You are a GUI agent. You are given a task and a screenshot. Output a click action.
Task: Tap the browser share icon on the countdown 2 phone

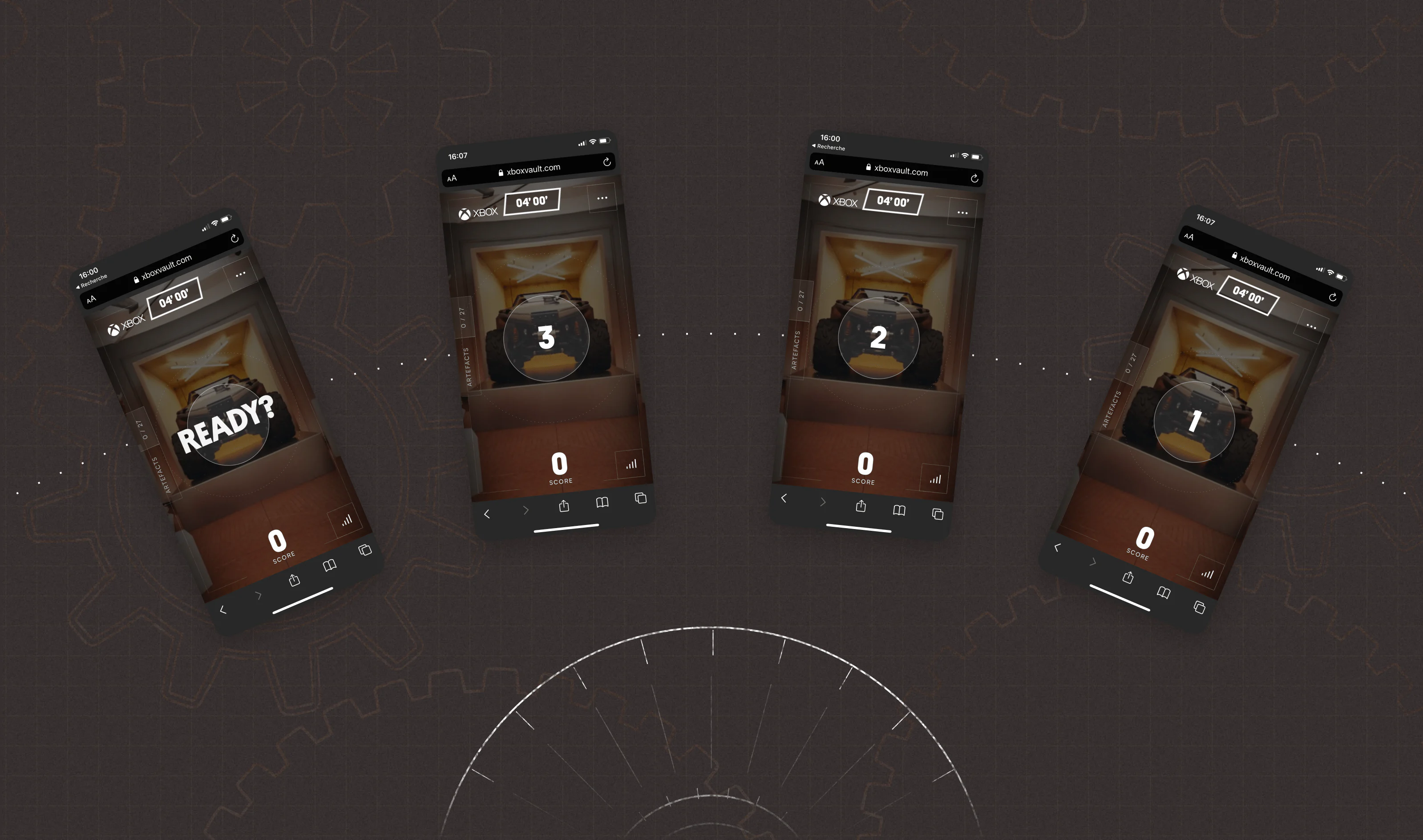point(861,505)
